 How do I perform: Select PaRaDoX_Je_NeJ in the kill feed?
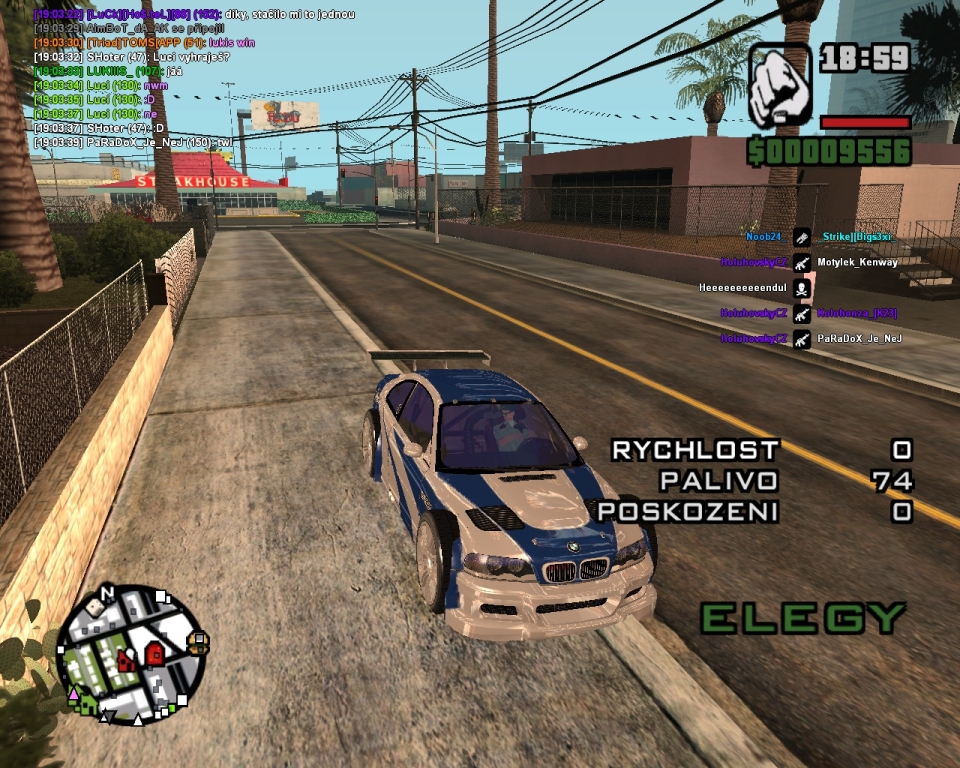pyautogui.click(x=859, y=339)
